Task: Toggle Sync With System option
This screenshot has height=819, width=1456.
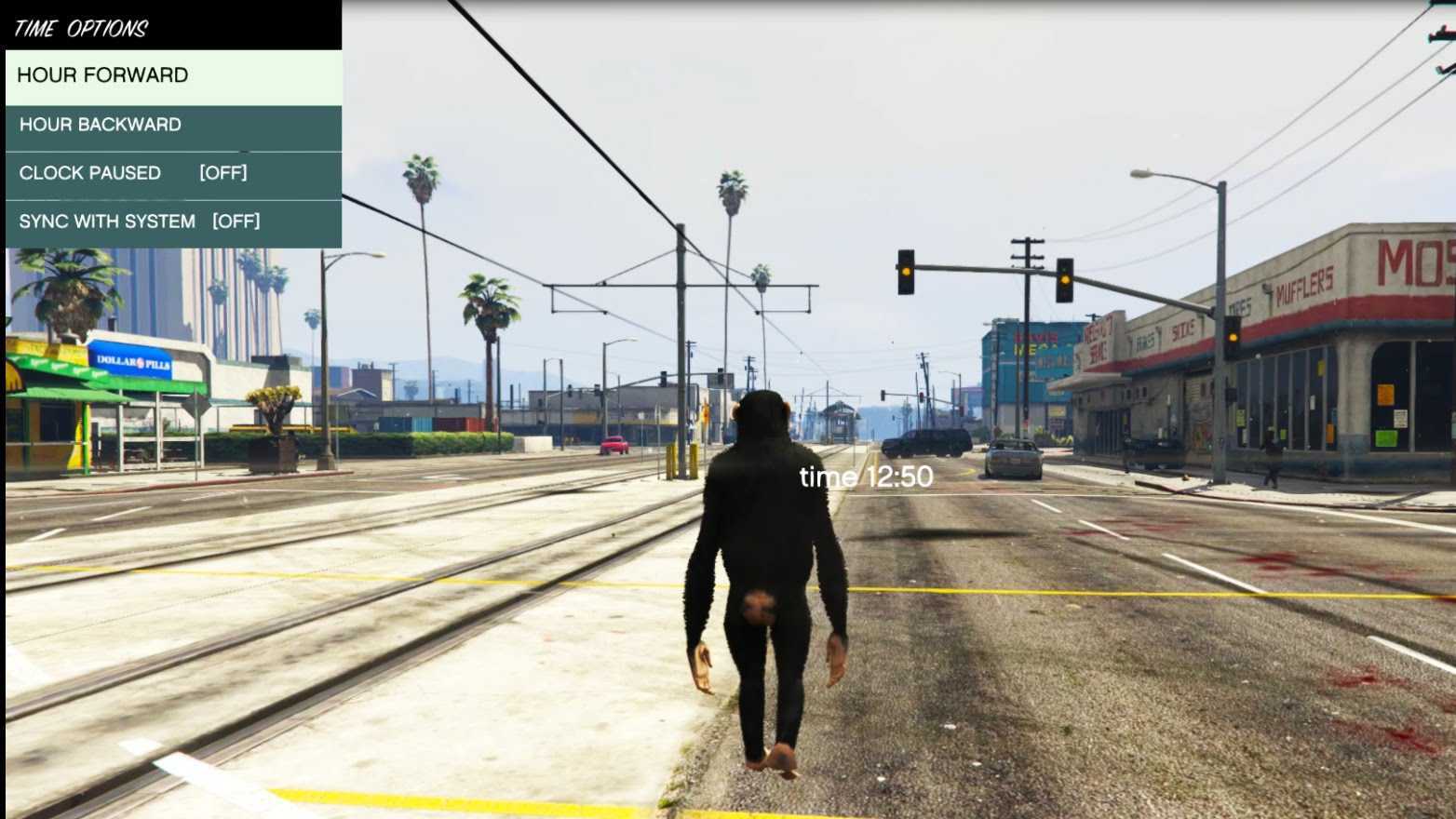Action: pyautogui.click(x=173, y=222)
